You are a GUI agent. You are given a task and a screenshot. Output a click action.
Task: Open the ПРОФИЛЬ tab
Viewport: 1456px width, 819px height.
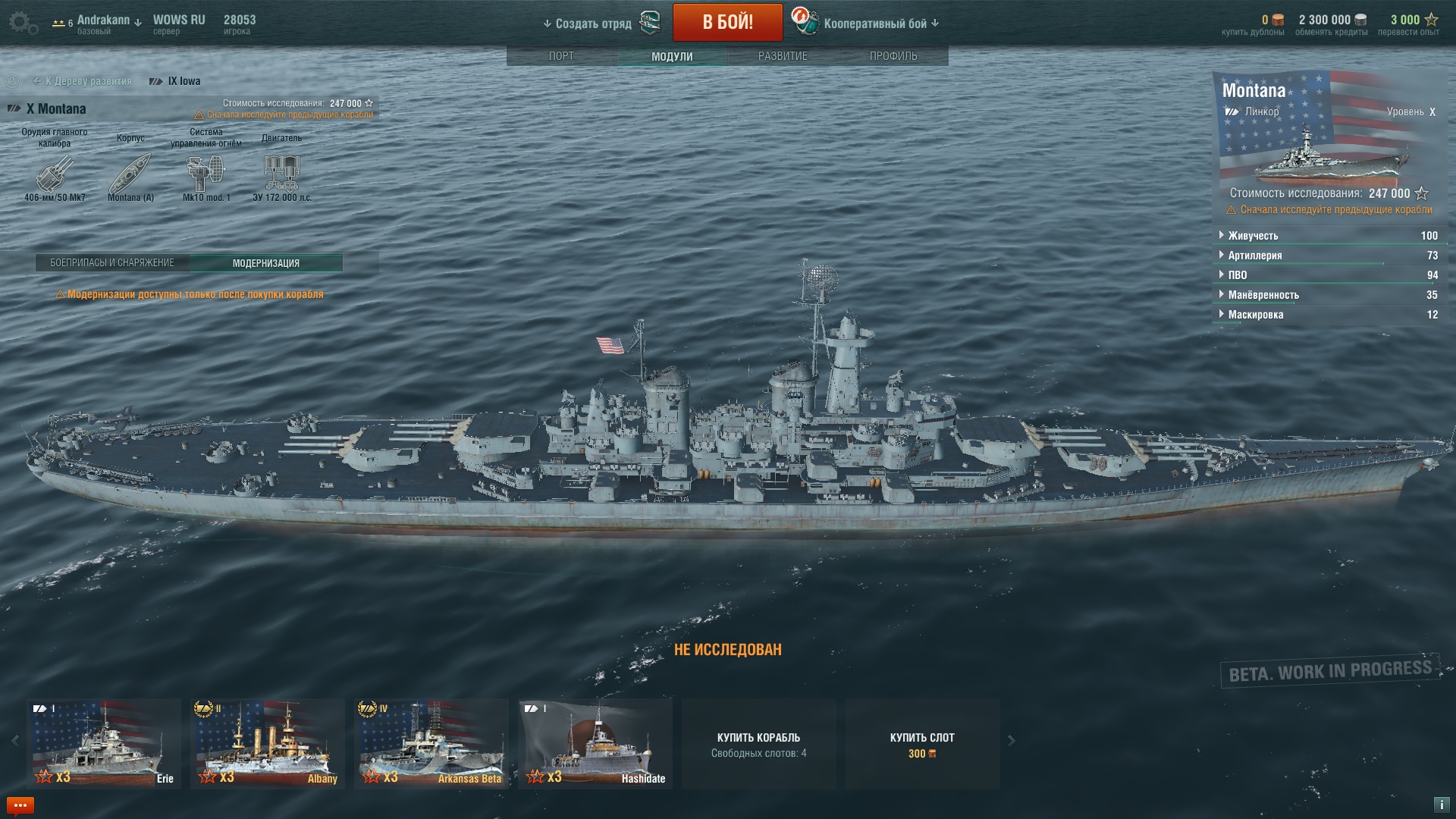(x=893, y=56)
